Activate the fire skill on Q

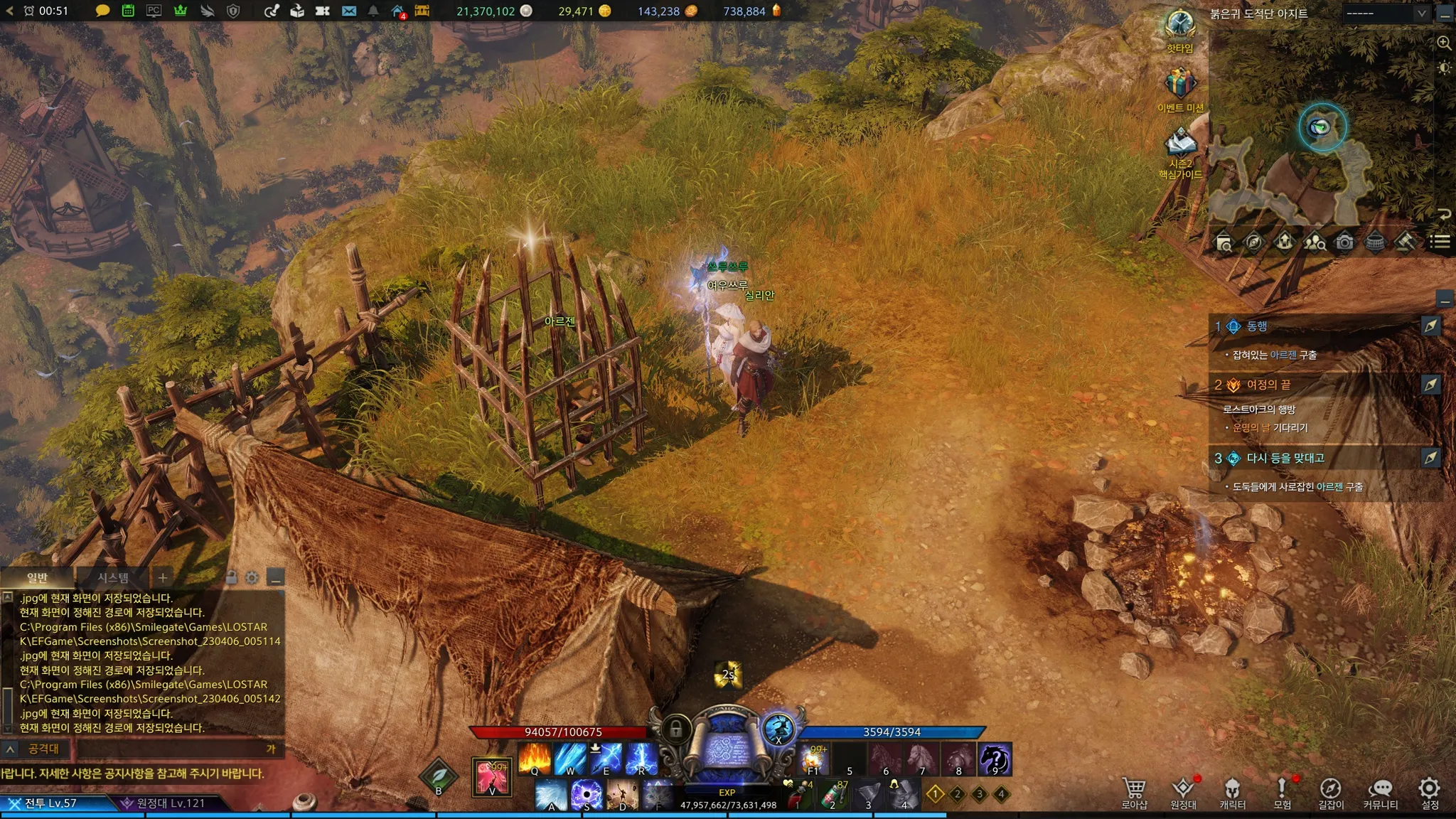[x=535, y=758]
